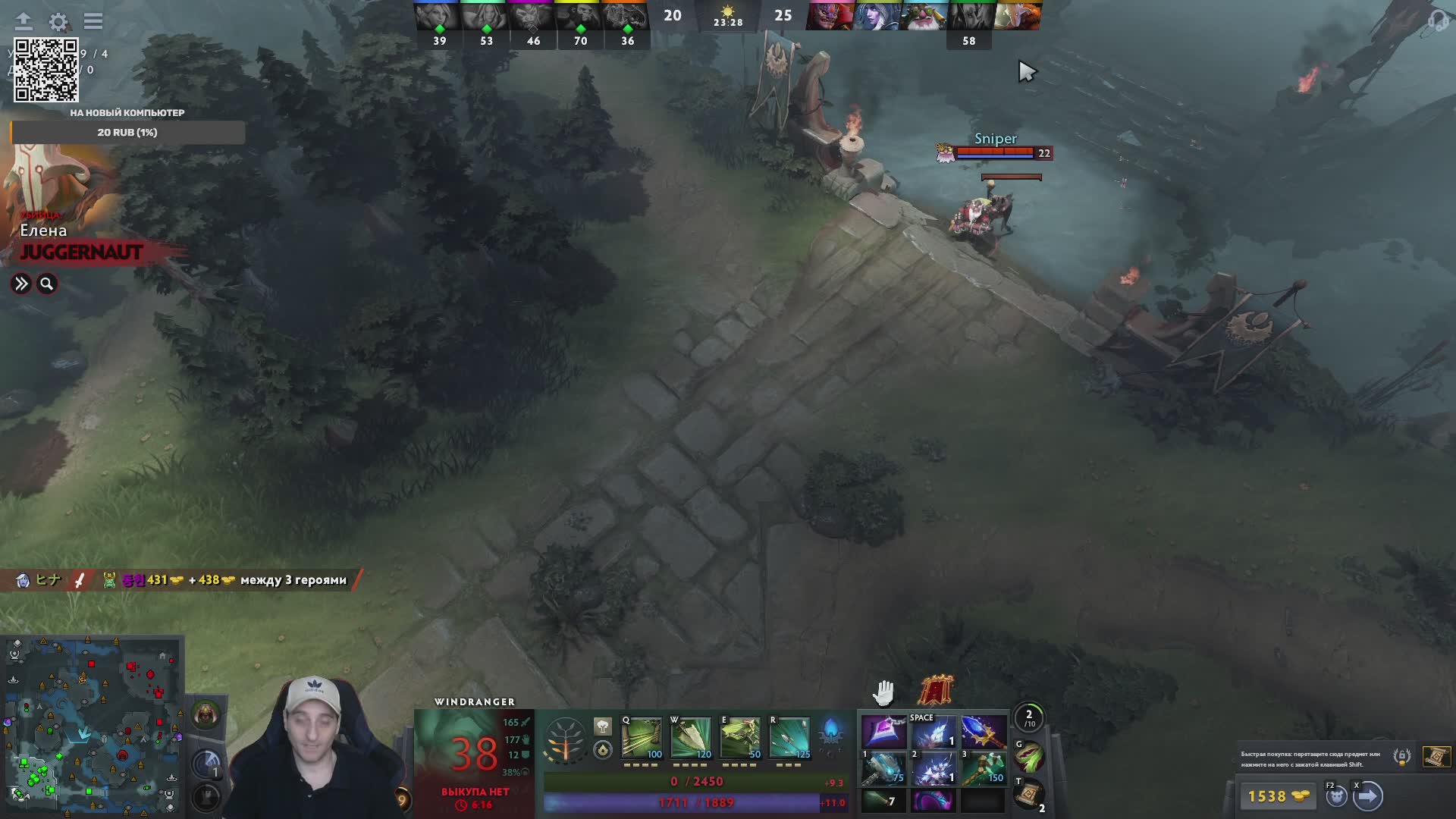Activate Windrun ability (E)
1456x819 pixels.
pyautogui.click(x=740, y=738)
